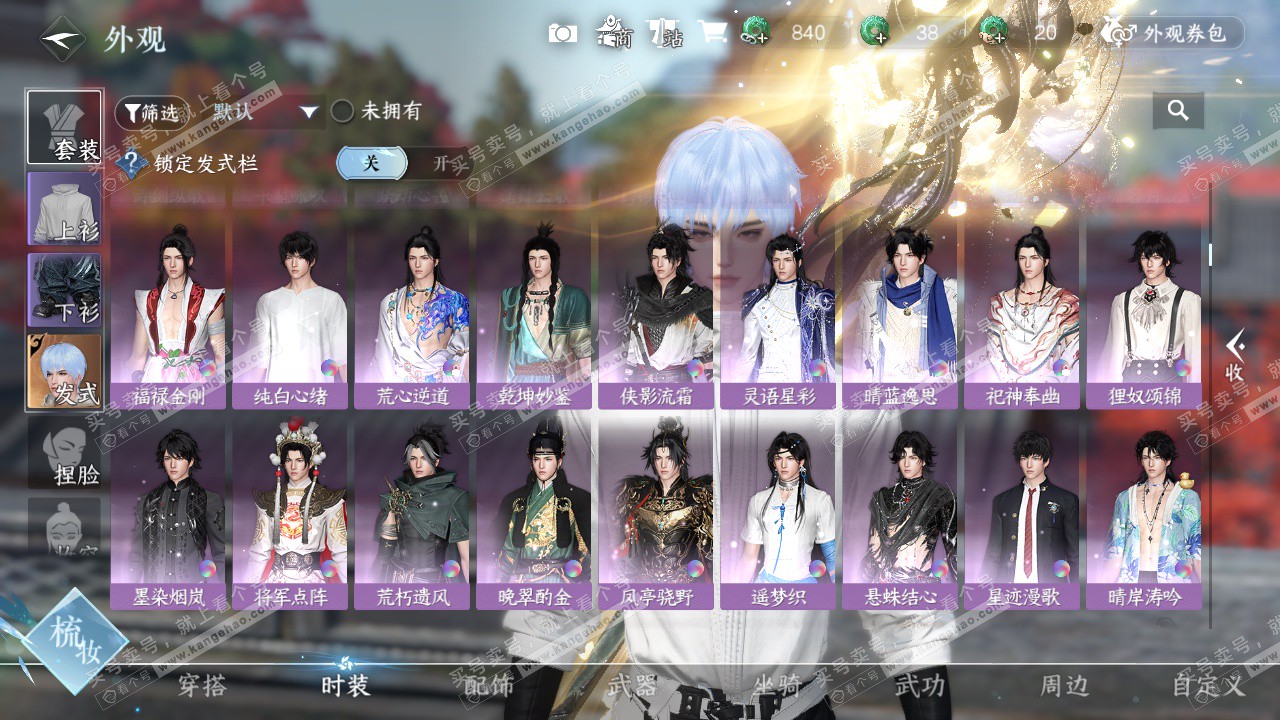Screen dimensions: 1280x720
Task: Tick the 未拥有 not-owned checkbox
Action: 343,111
